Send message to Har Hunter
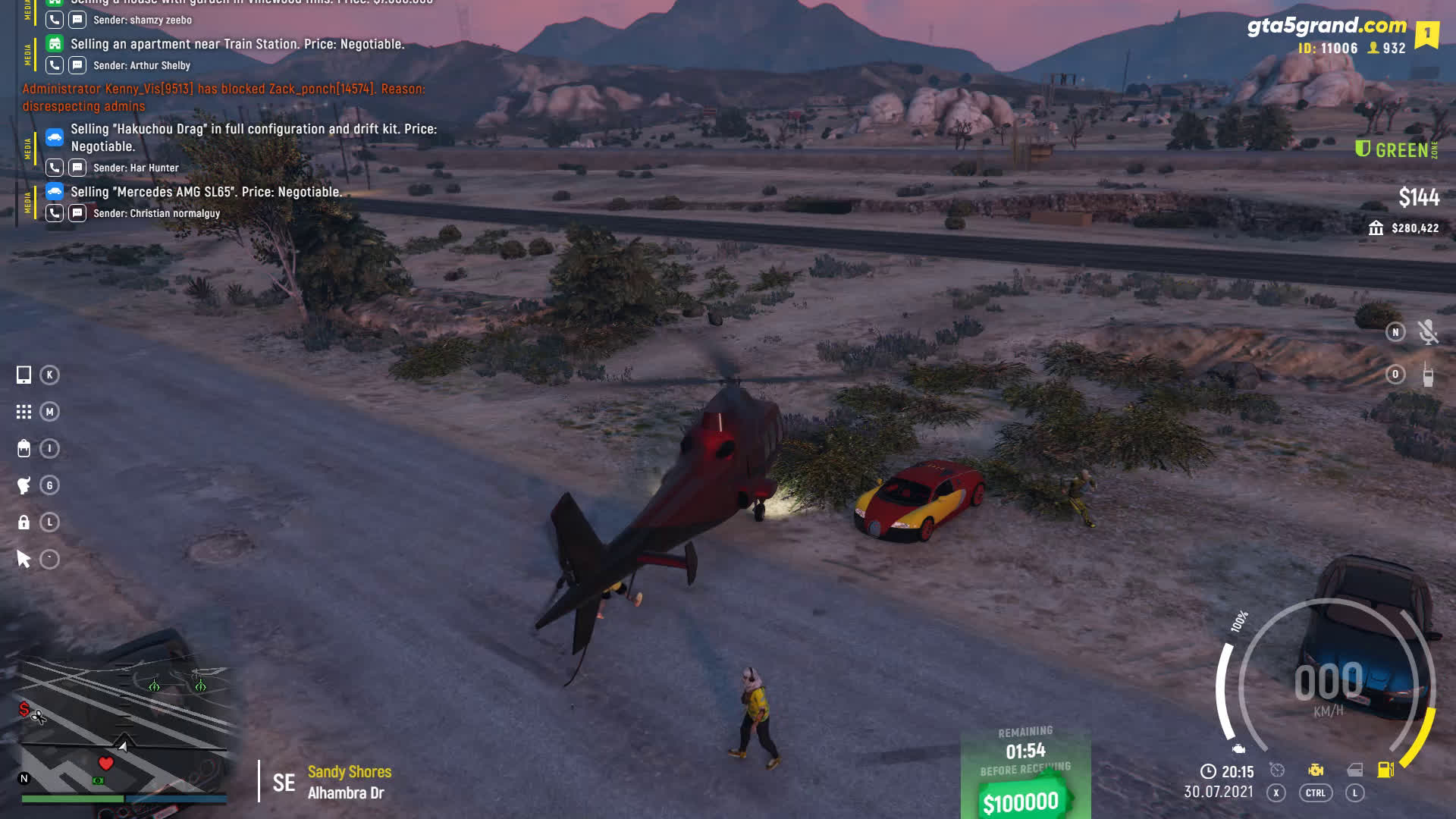 click(x=77, y=168)
